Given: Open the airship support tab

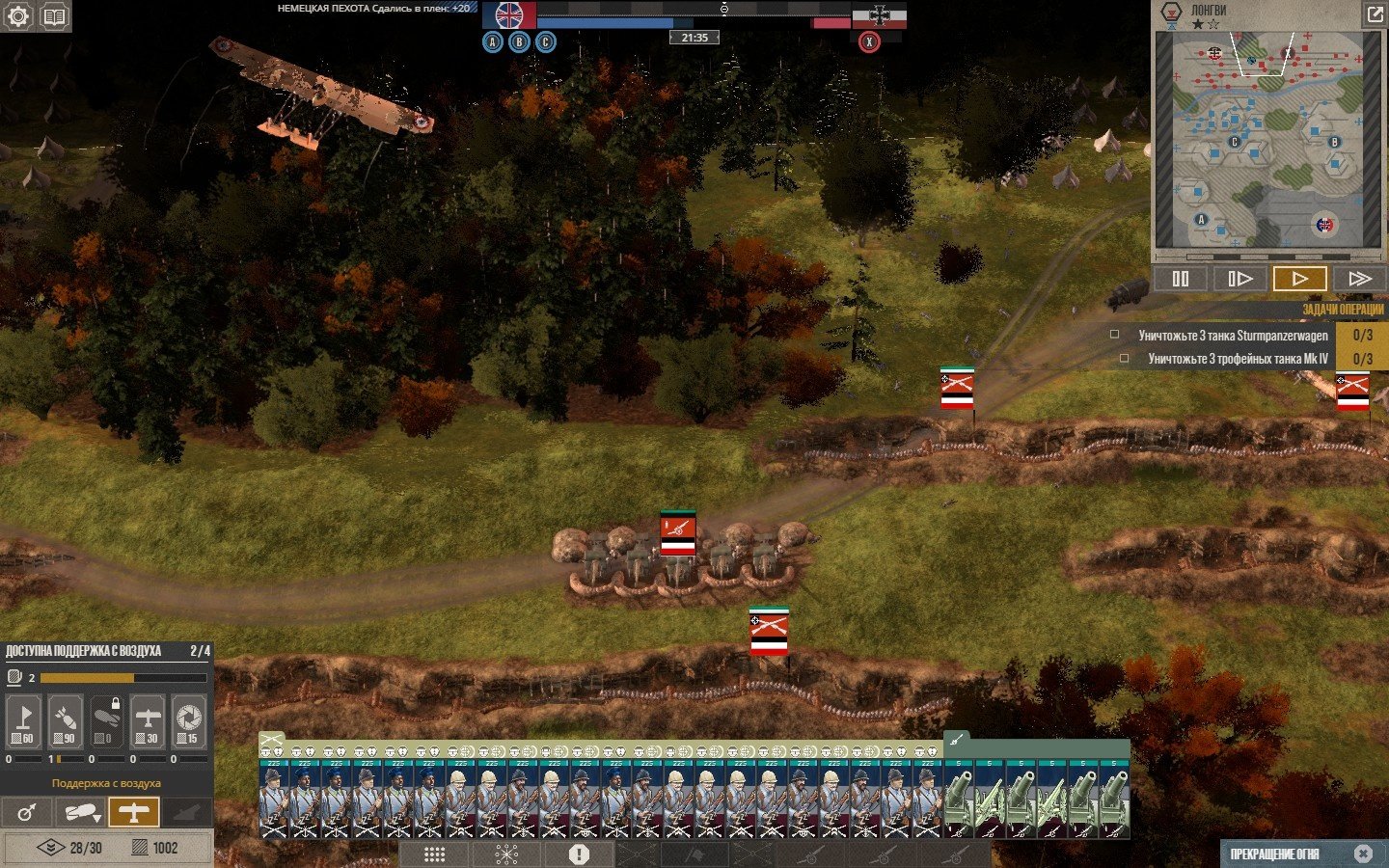Looking at the screenshot, I should 80,812.
